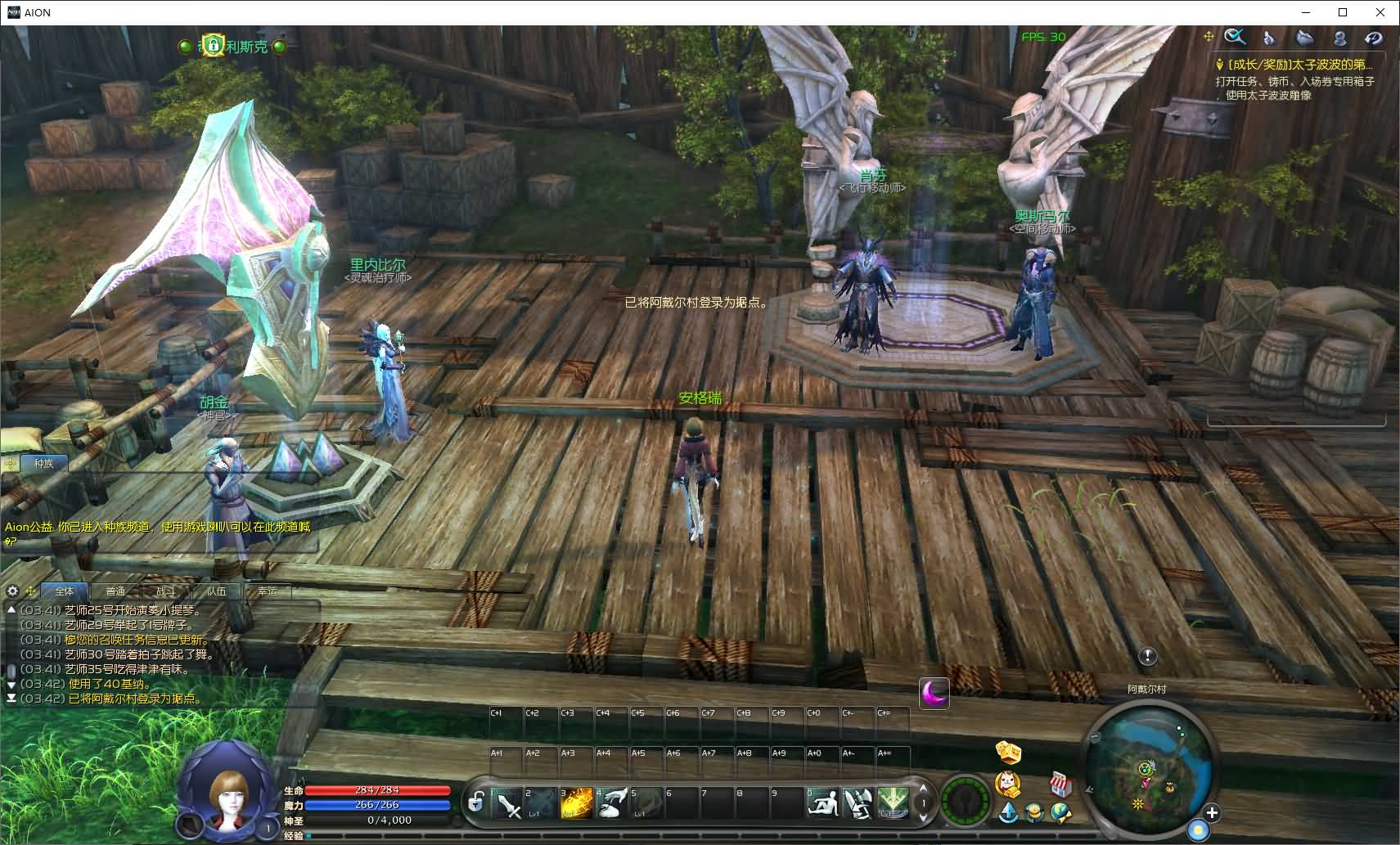Open chat settings gear icon
The height and width of the screenshot is (845, 1400).
point(12,591)
